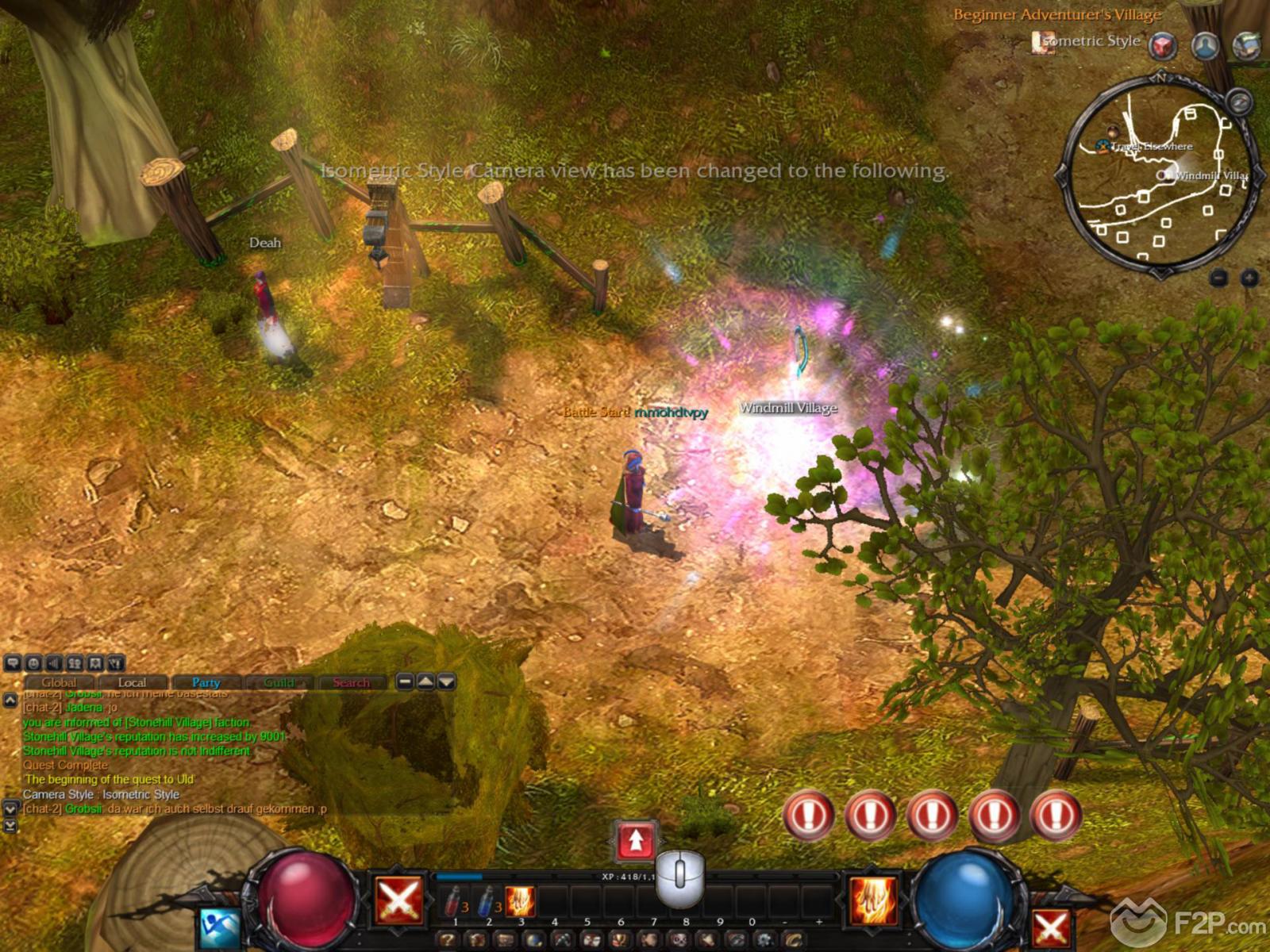The width and height of the screenshot is (1270, 952).
Task: Open the gear settings icon in bottom menu
Action: coord(764,941)
